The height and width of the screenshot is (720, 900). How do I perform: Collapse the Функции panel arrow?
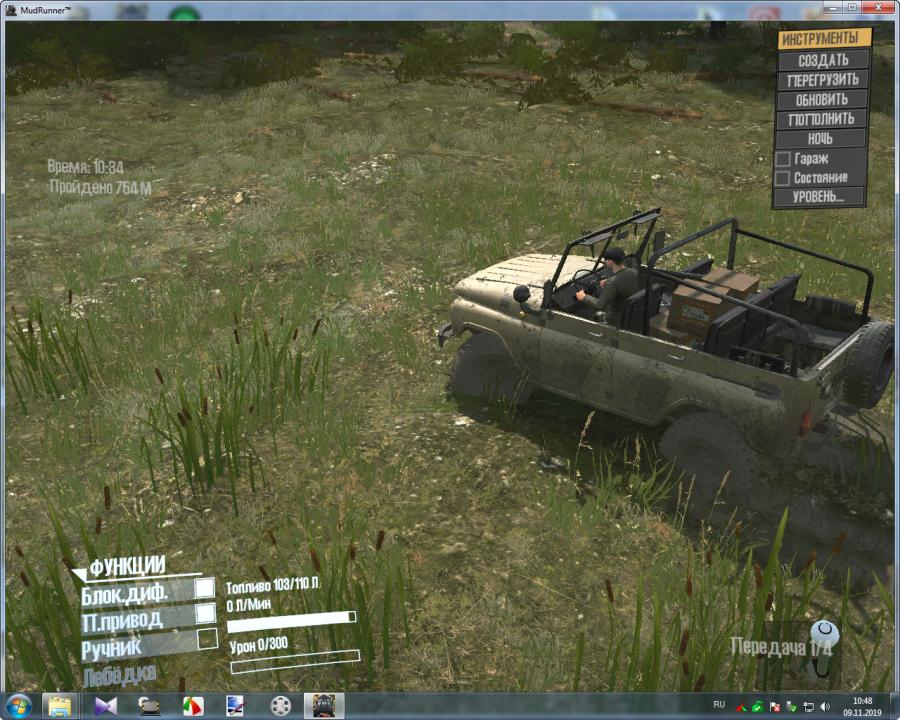(79, 574)
